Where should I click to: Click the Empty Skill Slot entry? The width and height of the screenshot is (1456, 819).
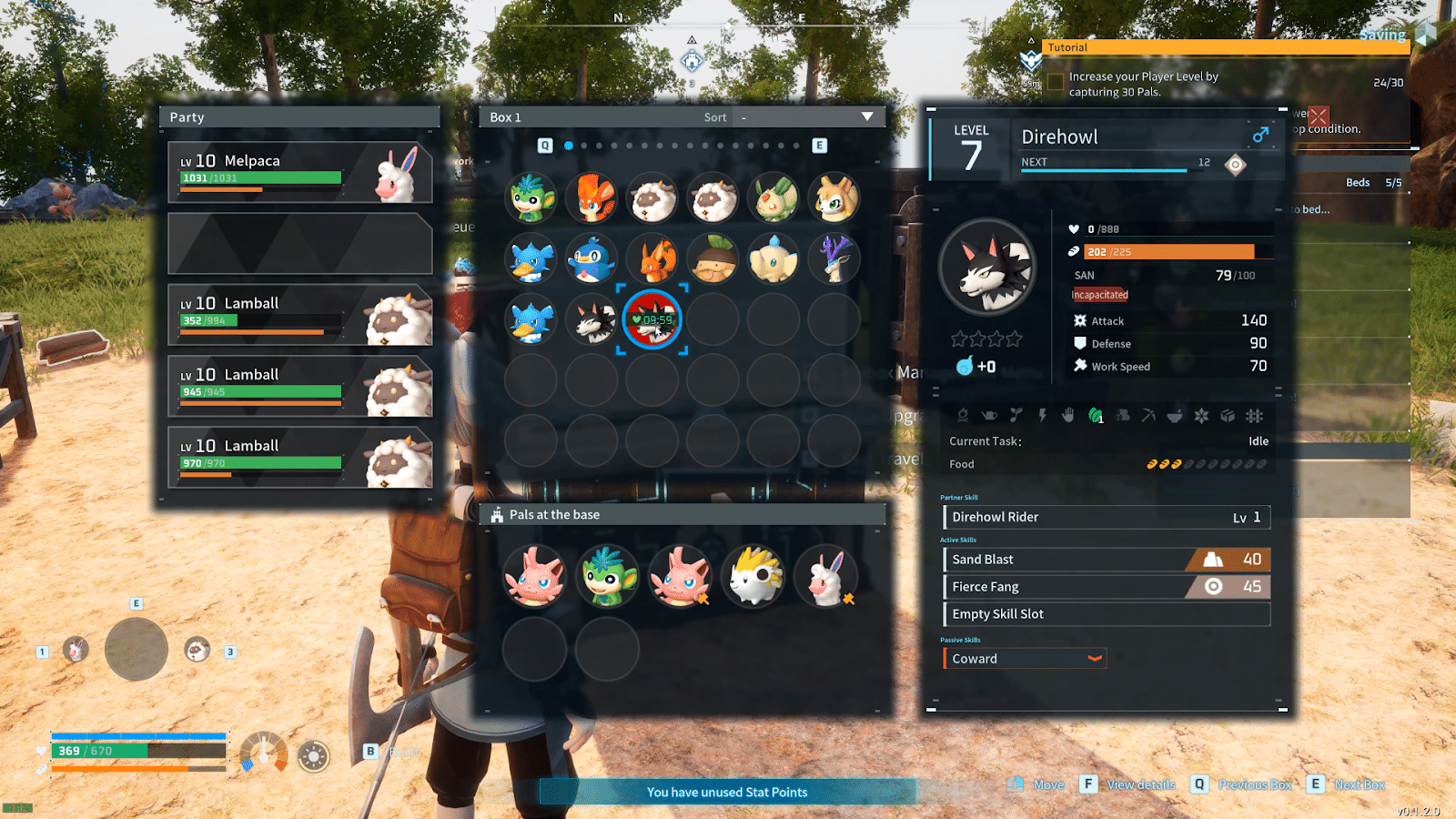(1105, 613)
